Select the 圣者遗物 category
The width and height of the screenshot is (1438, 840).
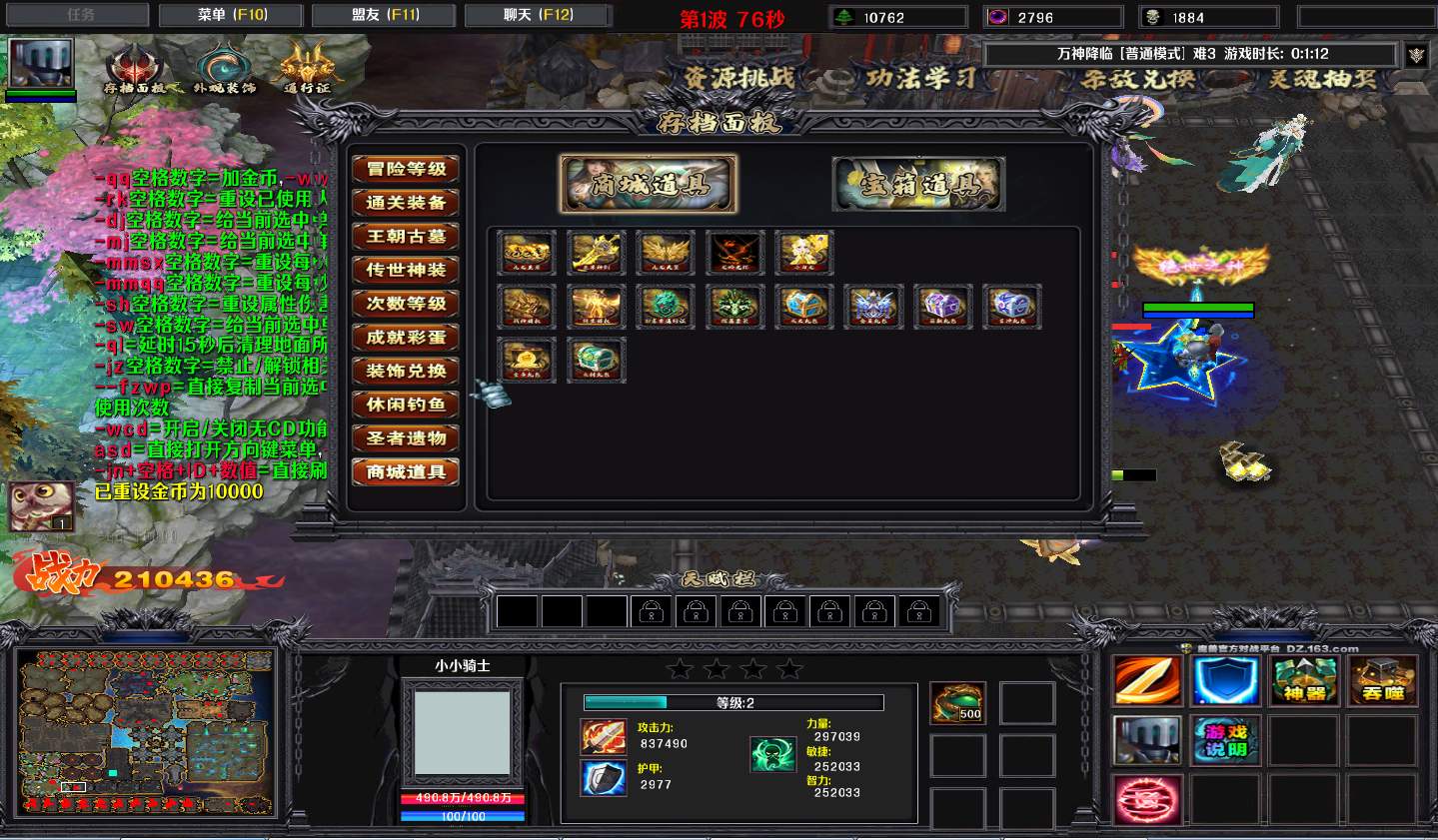tap(406, 438)
